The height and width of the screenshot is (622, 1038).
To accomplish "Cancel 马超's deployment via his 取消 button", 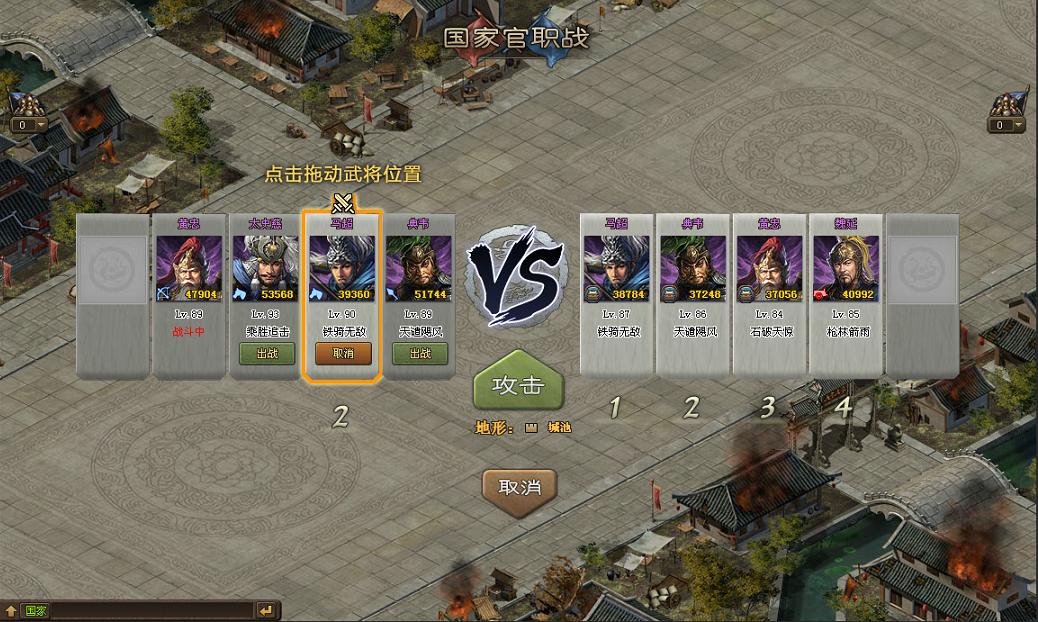I will click(x=343, y=353).
